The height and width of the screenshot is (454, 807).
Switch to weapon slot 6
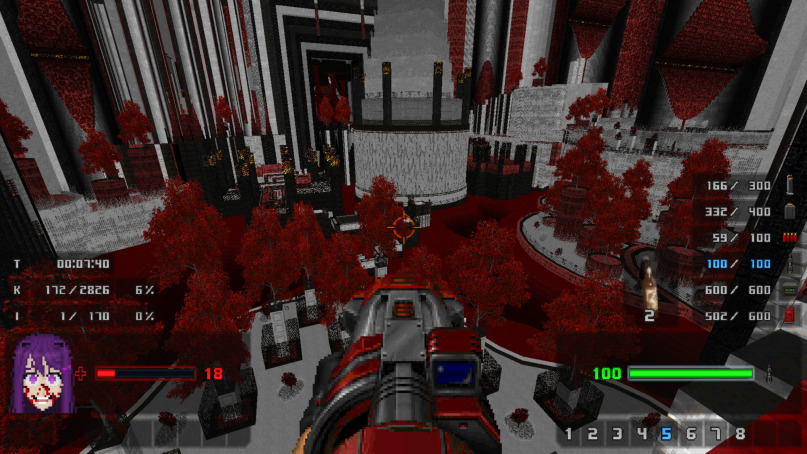tap(691, 434)
